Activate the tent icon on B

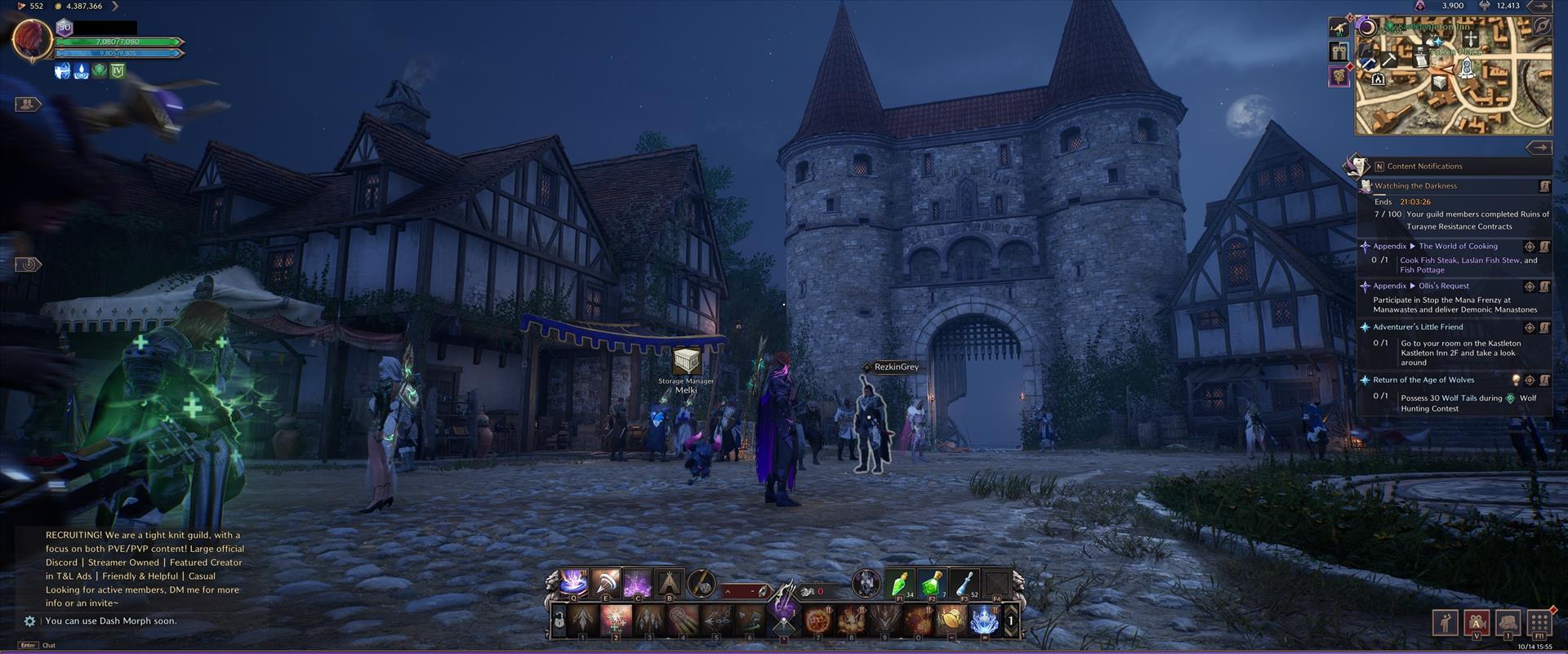tap(670, 583)
